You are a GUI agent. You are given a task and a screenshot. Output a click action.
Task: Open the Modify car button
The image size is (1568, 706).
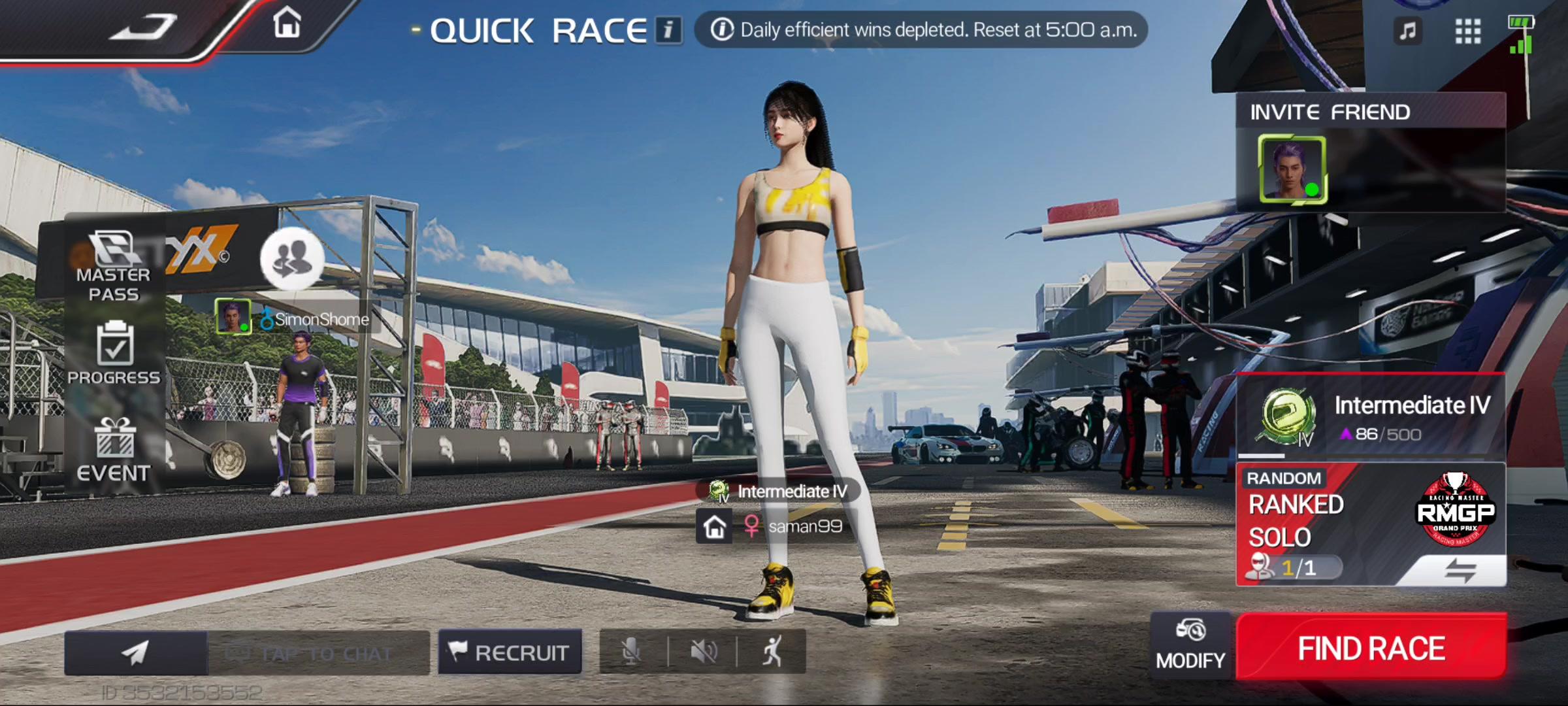(x=1190, y=645)
